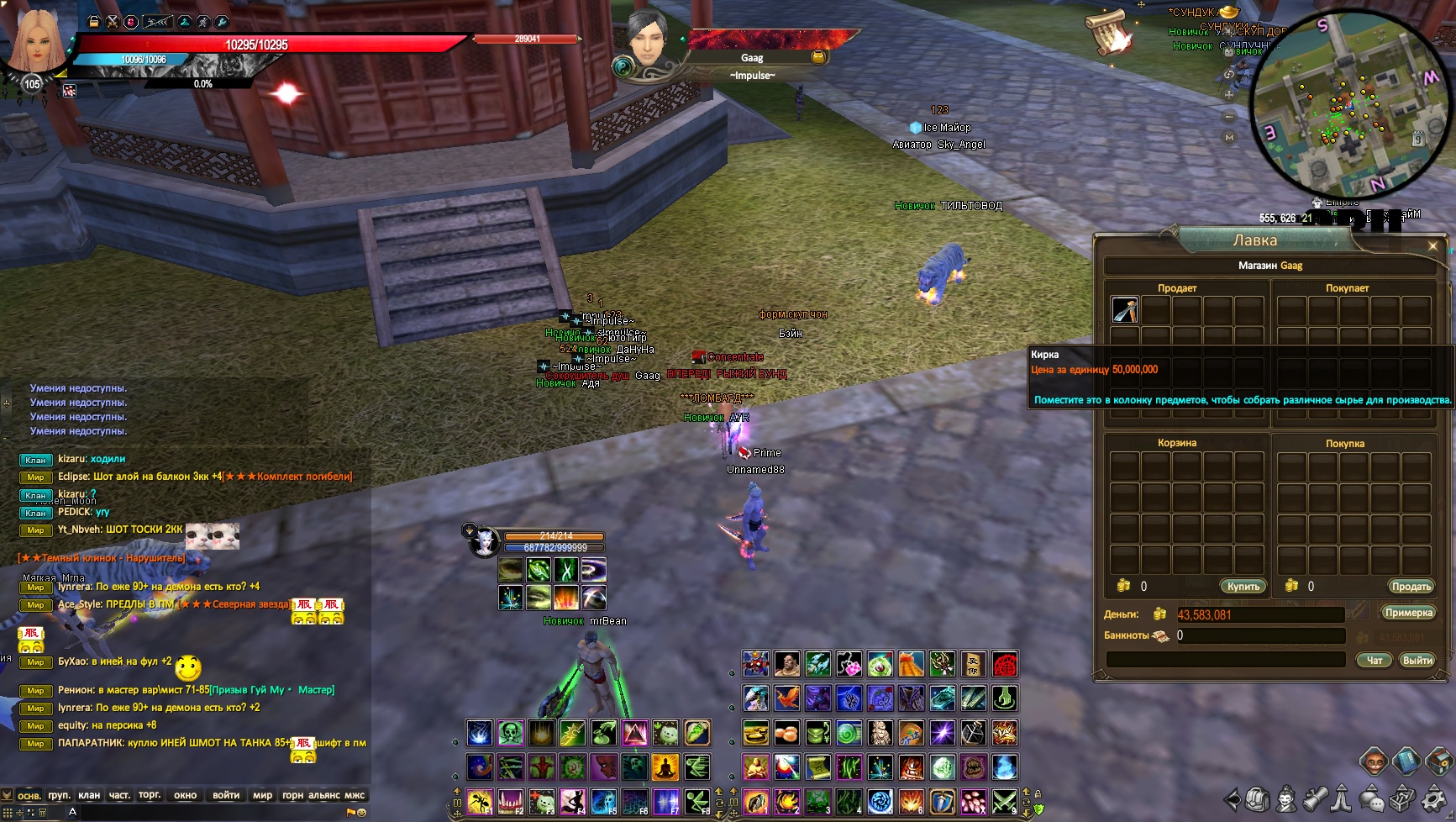Open the gear settings menu icon
Image resolution: width=1456 pixels, height=822 pixels.
1433,798
